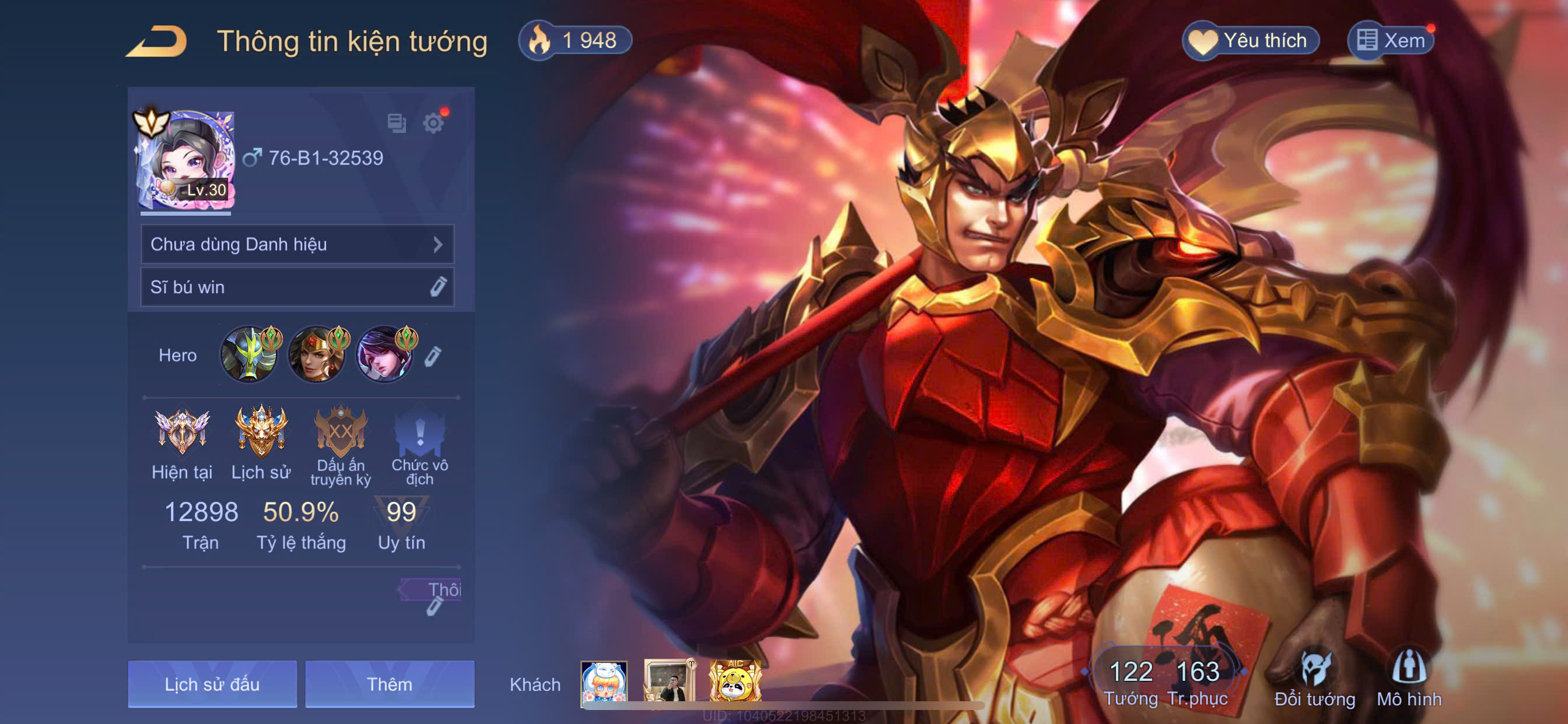Open the Chưa dùng Danh hiệu row
Screen dimensions: 1568x724
[297, 245]
